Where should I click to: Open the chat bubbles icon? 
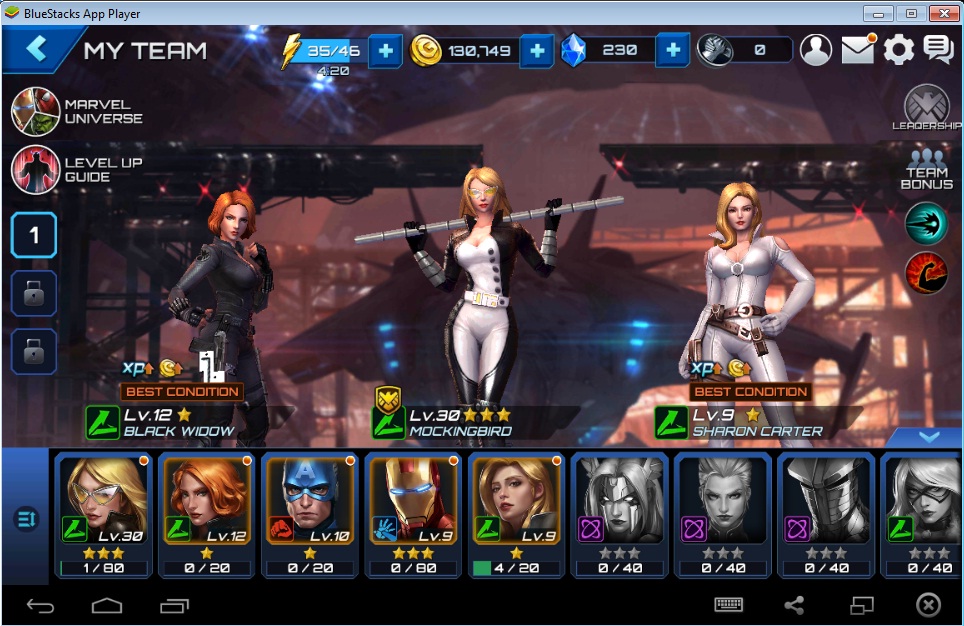[938, 50]
